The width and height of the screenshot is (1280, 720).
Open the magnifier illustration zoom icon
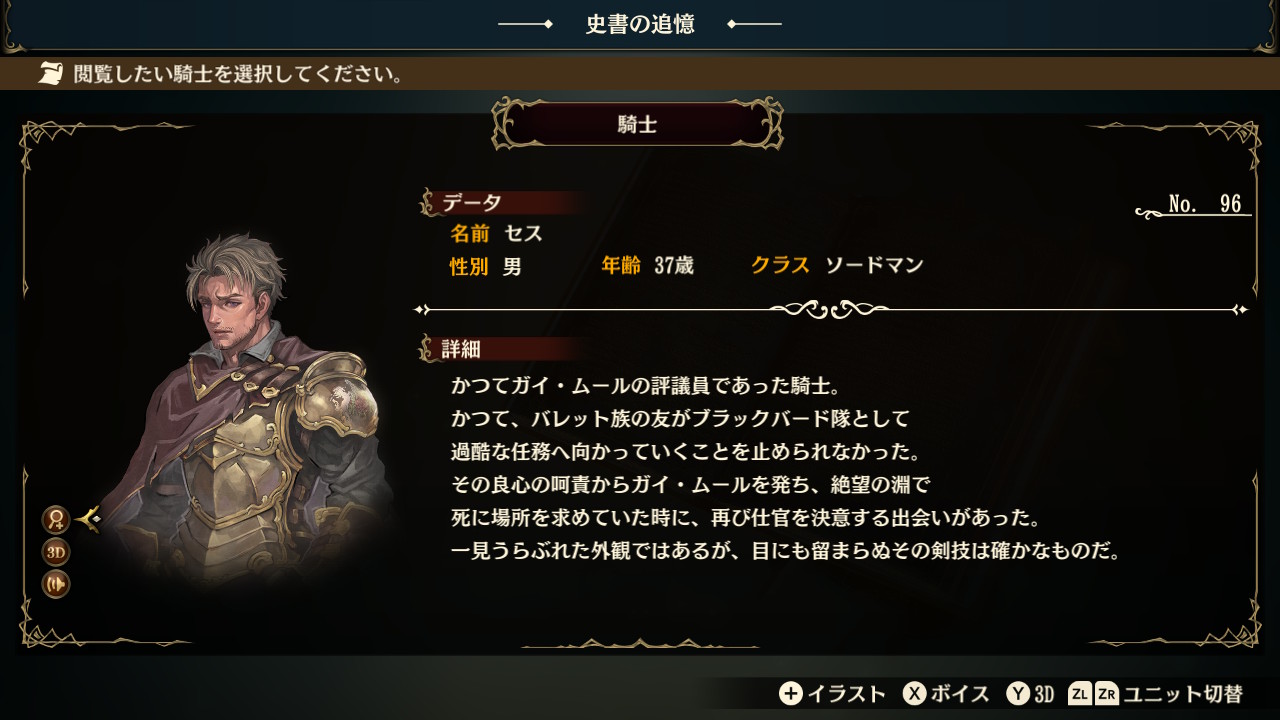(55, 520)
